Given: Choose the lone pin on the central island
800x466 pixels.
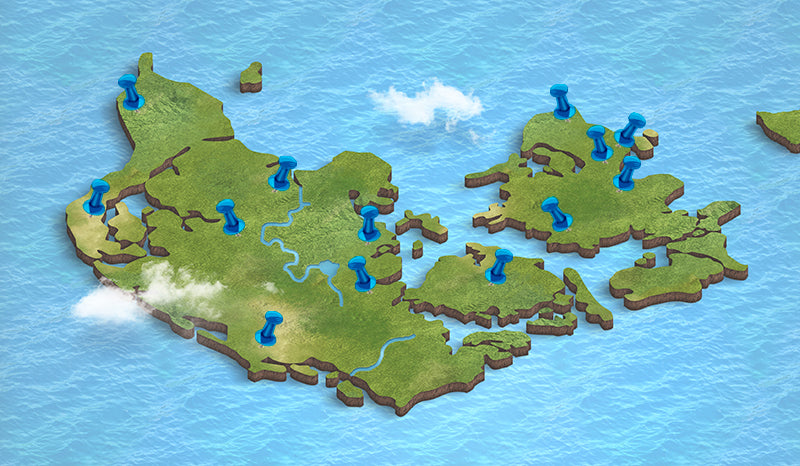Looking at the screenshot, I should [500, 264].
